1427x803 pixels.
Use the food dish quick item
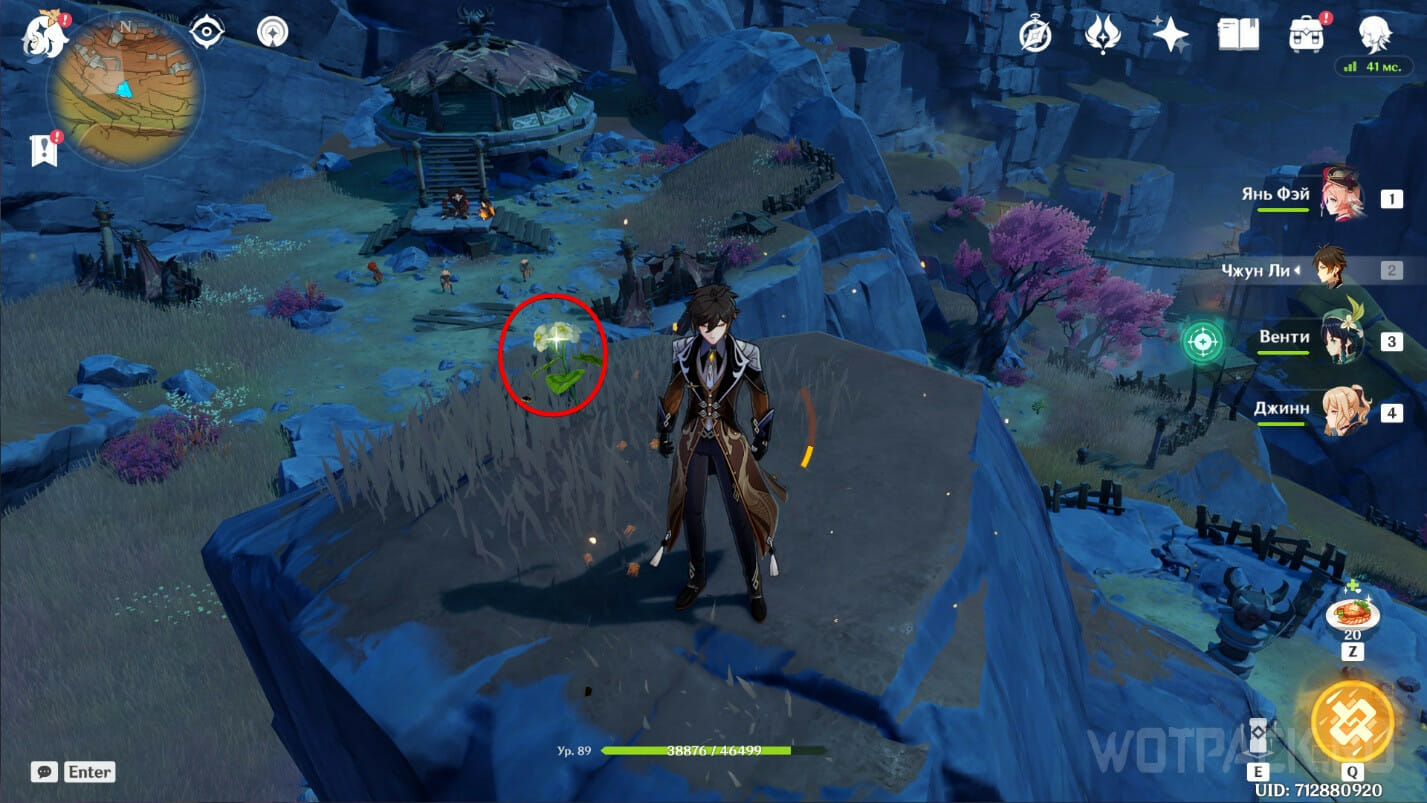[x=1352, y=612]
